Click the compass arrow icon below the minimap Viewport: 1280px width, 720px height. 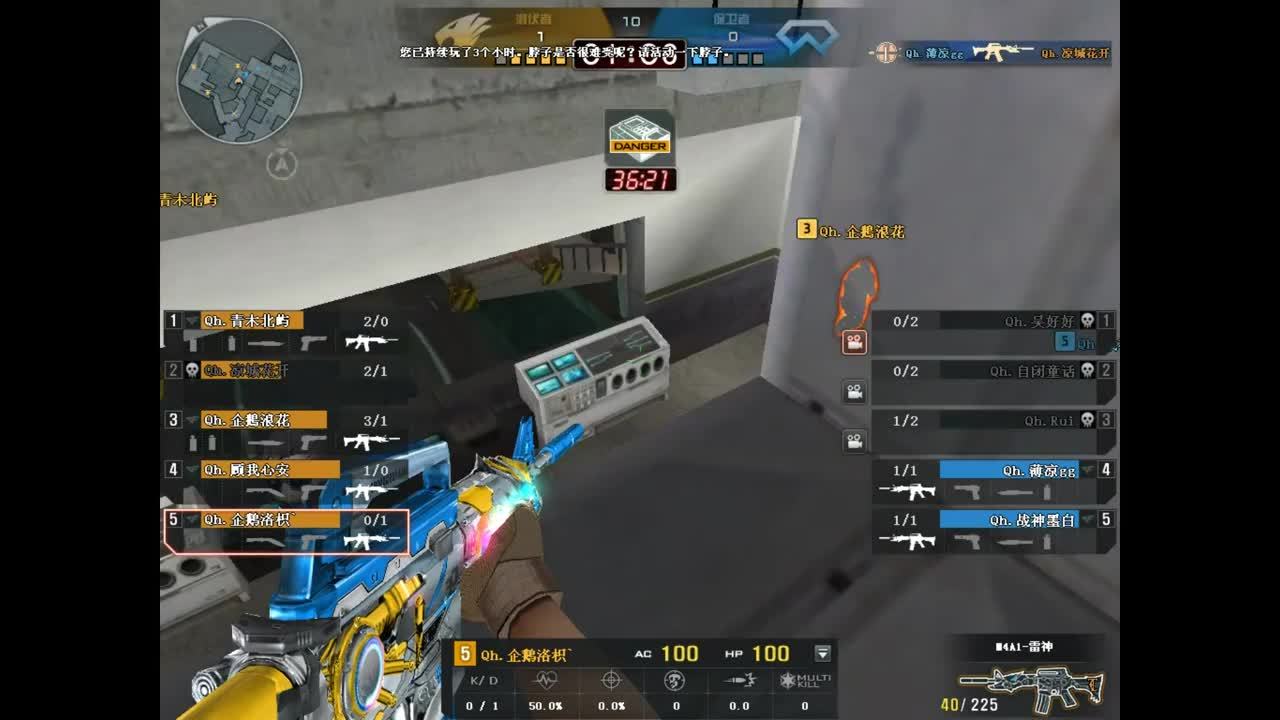283,163
